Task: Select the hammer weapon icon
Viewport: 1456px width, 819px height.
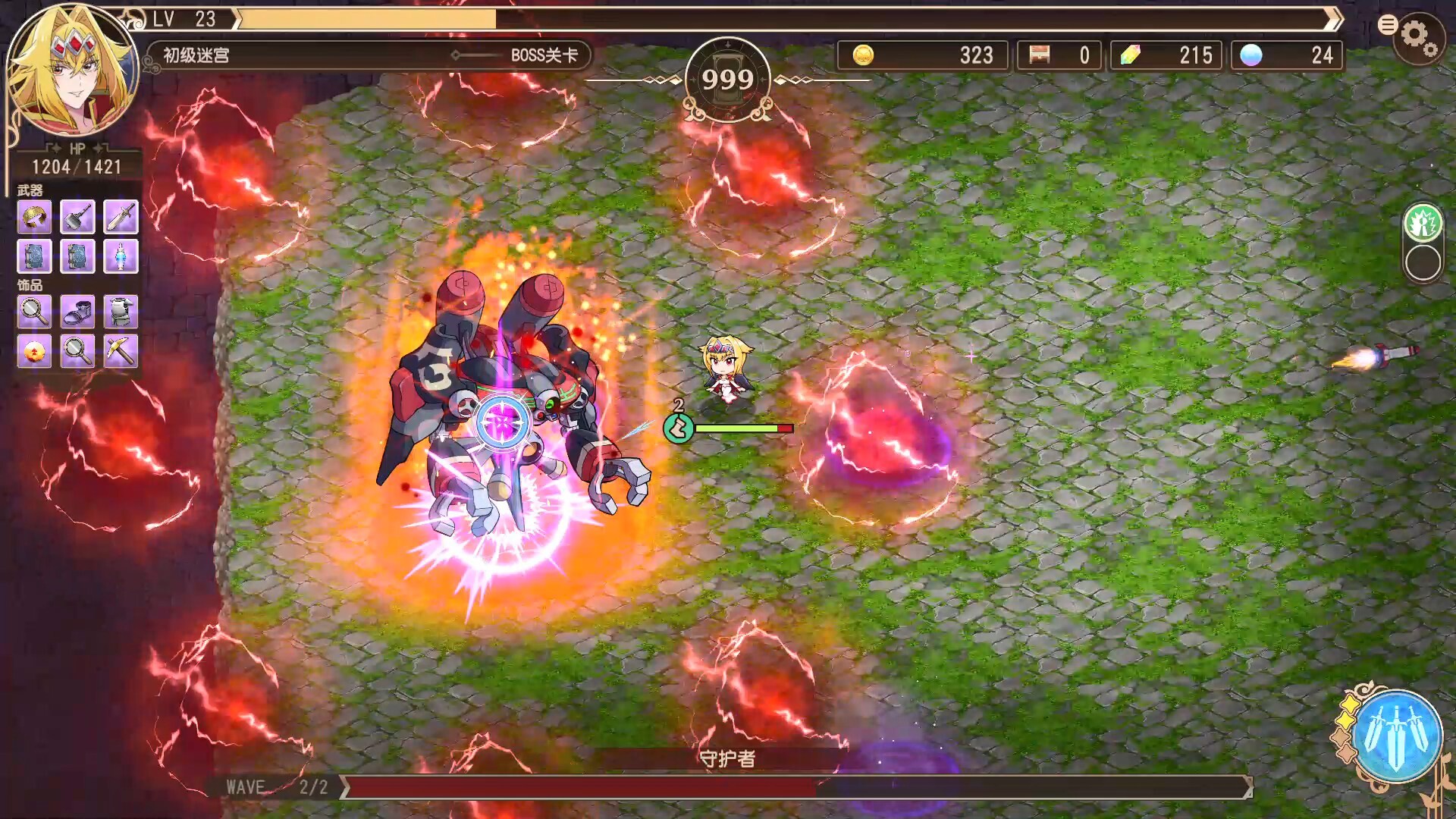Action: click(78, 218)
